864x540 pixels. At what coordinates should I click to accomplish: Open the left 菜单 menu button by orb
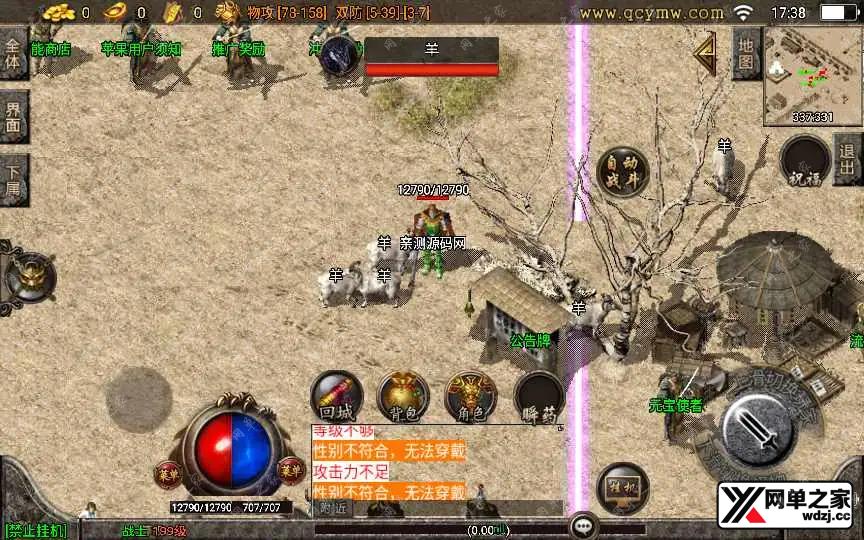click(x=166, y=470)
